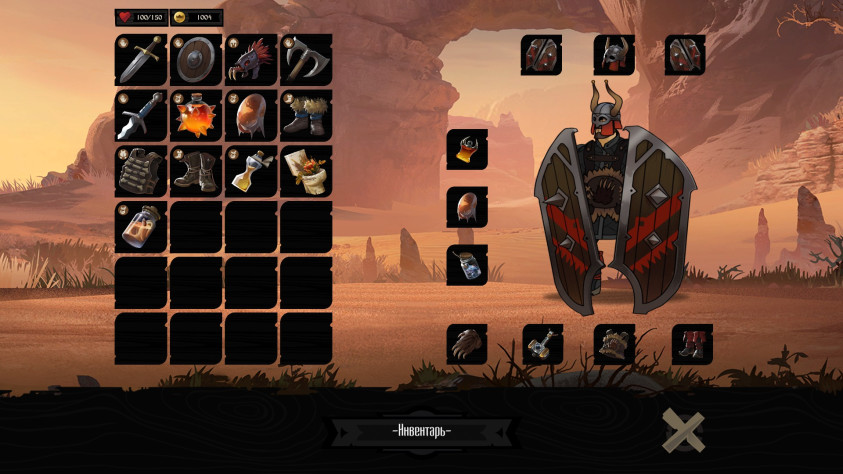The height and width of the screenshot is (474, 843).
Task: Close the inventory with the X button
Action: coord(684,431)
